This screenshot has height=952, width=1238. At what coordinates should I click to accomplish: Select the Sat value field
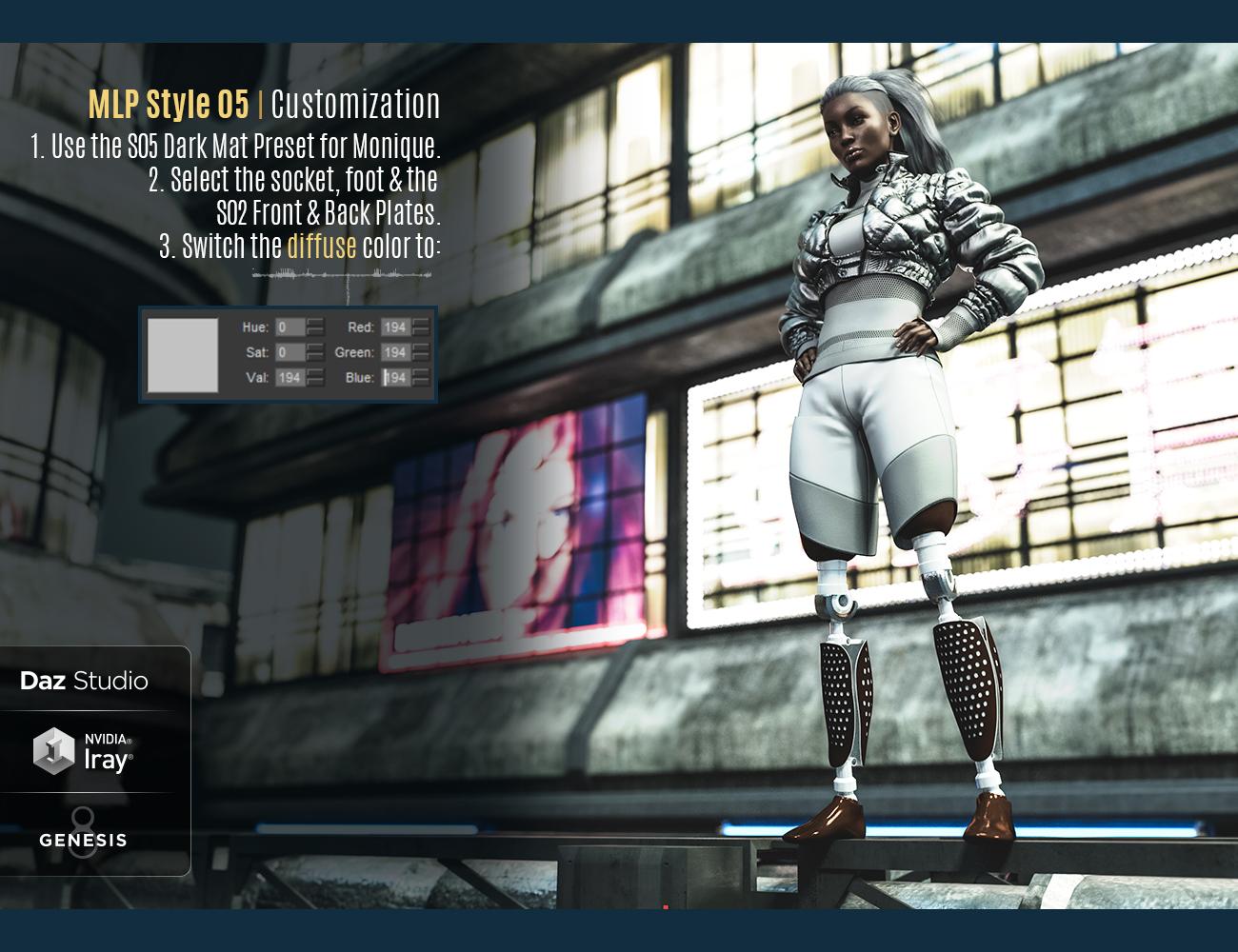click(x=290, y=352)
